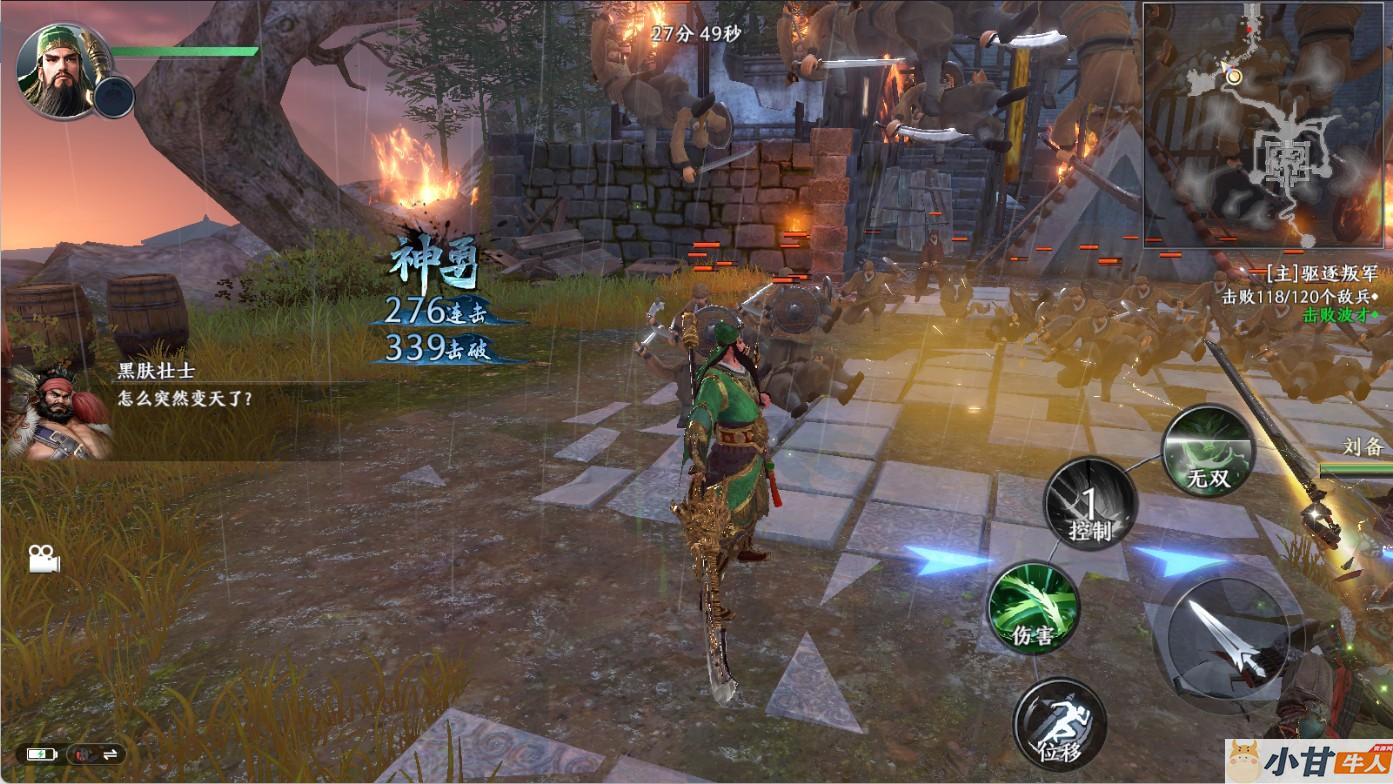Open the minimap
The image size is (1393, 784).
coord(1267,123)
